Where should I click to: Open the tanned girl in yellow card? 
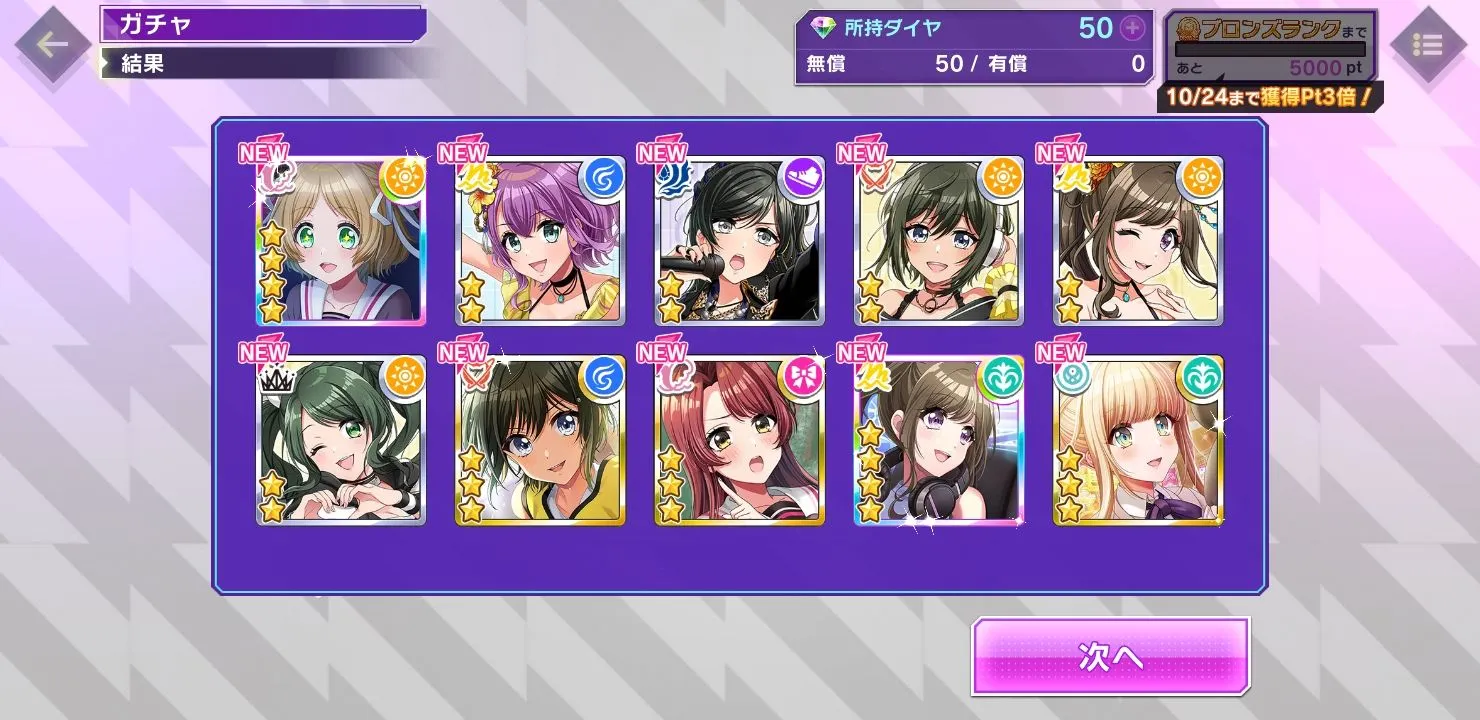click(540, 441)
